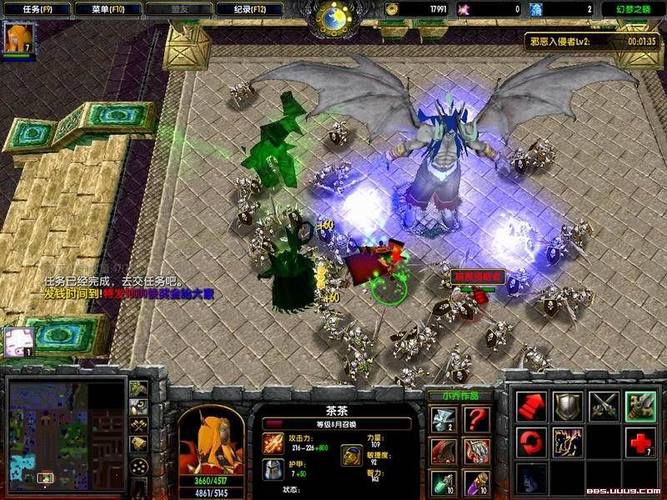Click the silver item with count 2
Image resolution: width=667 pixels, height=500 pixels.
pyautogui.click(x=444, y=420)
